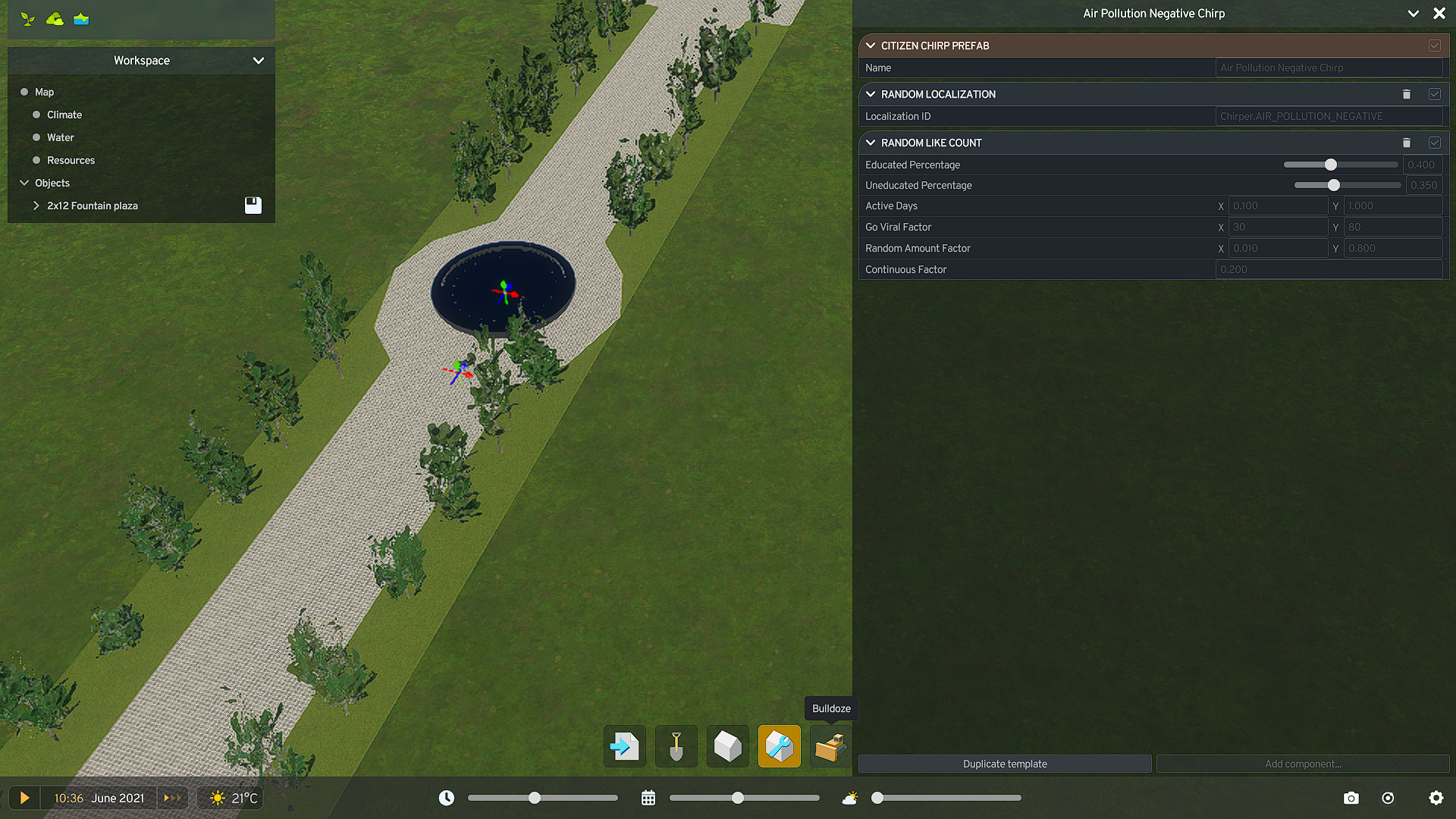
Task: Open editor settings gear
Action: coord(1436,798)
